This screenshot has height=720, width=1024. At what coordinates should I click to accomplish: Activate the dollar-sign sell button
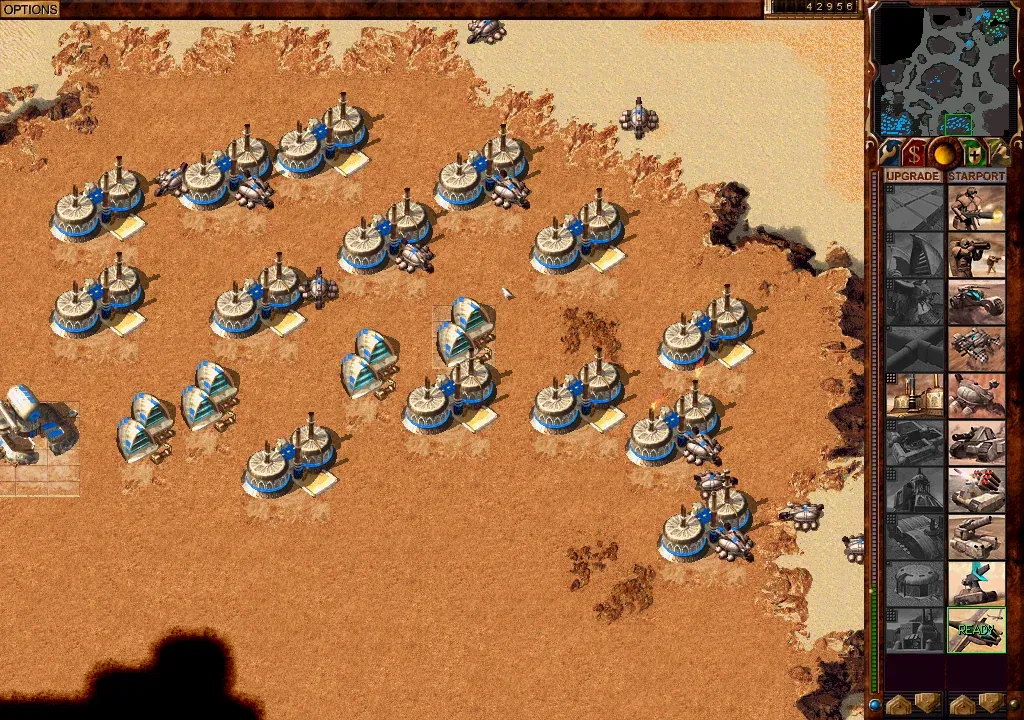point(914,153)
